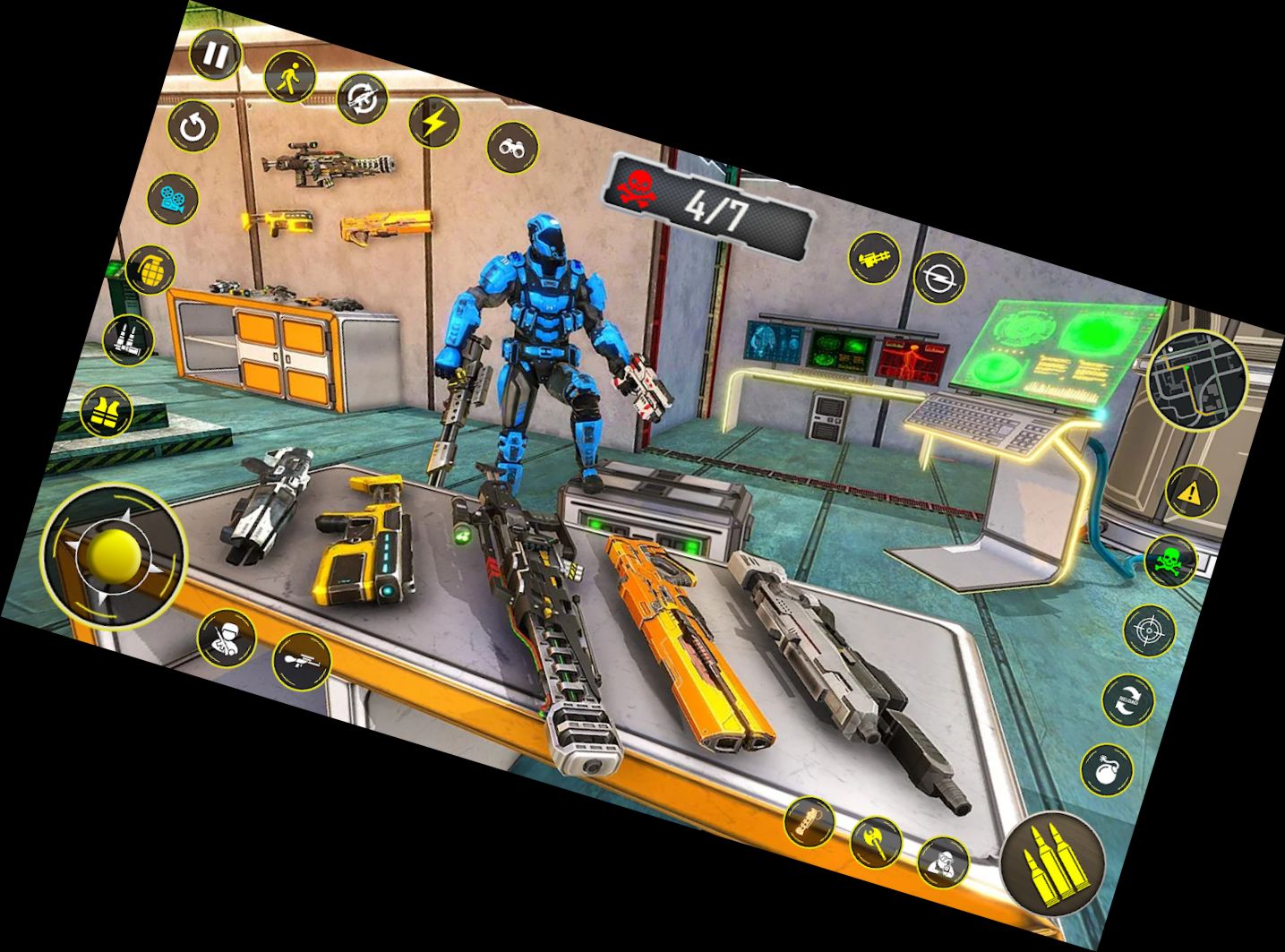Image resolution: width=1285 pixels, height=952 pixels.
Task: Activate the yellow lightning bolt button
Action: (434, 122)
